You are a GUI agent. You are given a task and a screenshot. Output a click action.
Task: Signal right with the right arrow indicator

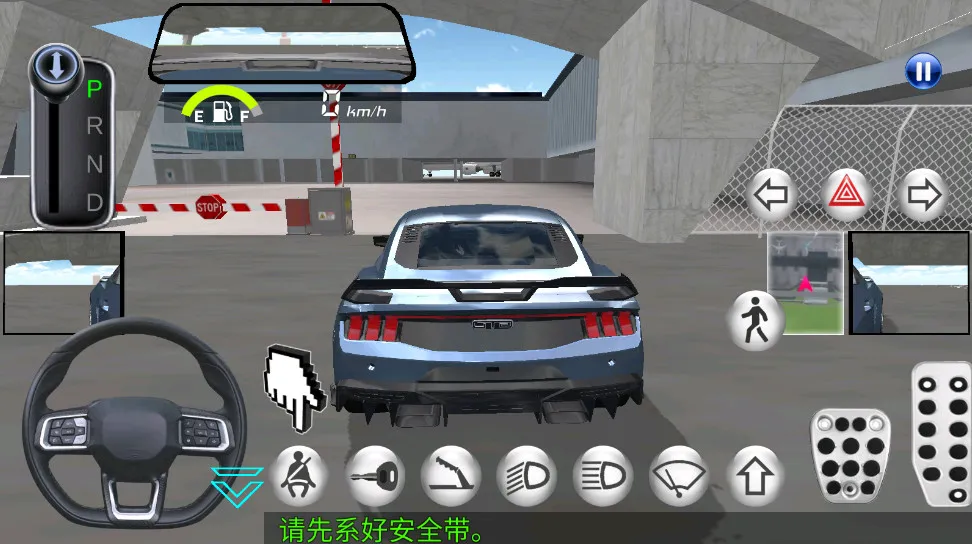[923, 196]
